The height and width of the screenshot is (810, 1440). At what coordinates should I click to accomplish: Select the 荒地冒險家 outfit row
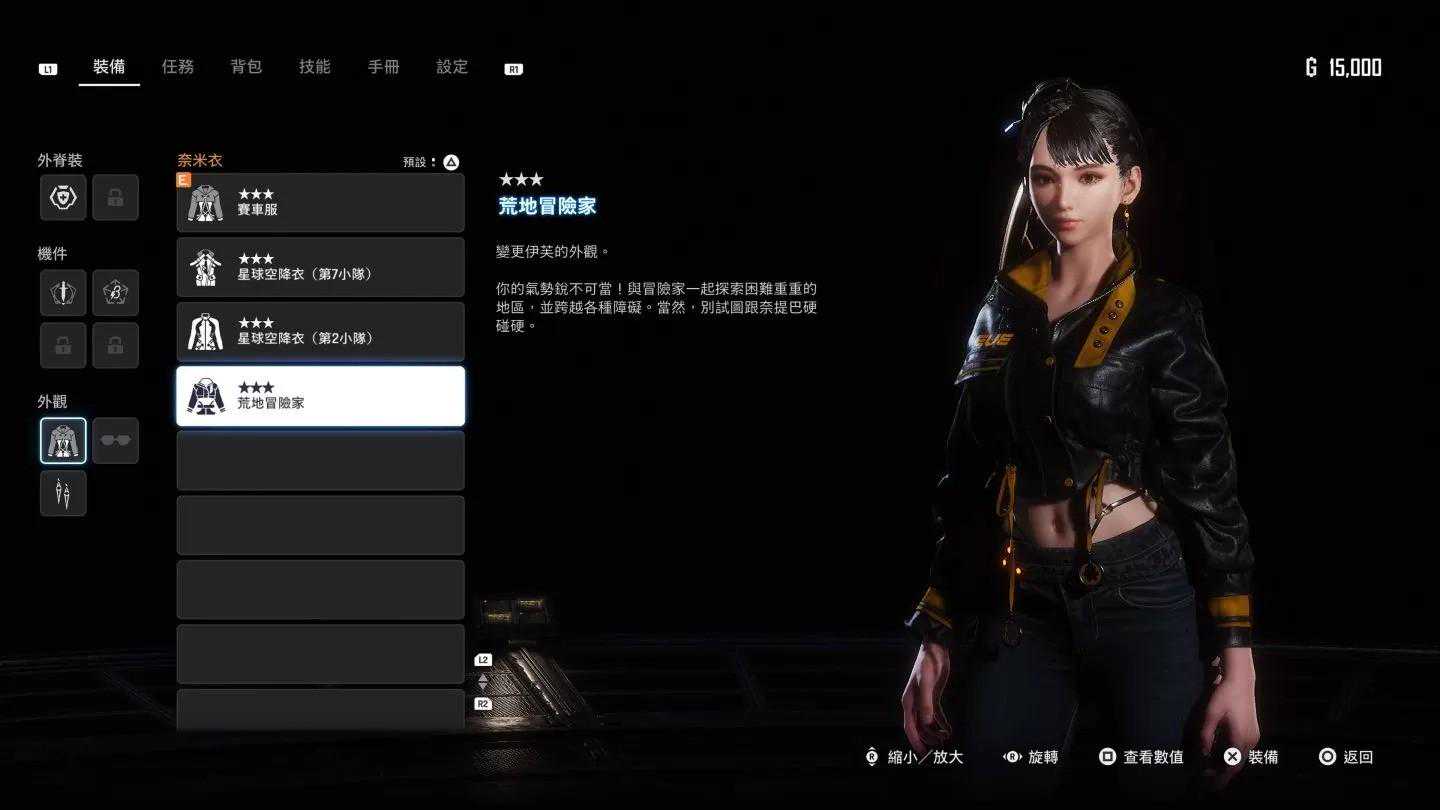320,396
